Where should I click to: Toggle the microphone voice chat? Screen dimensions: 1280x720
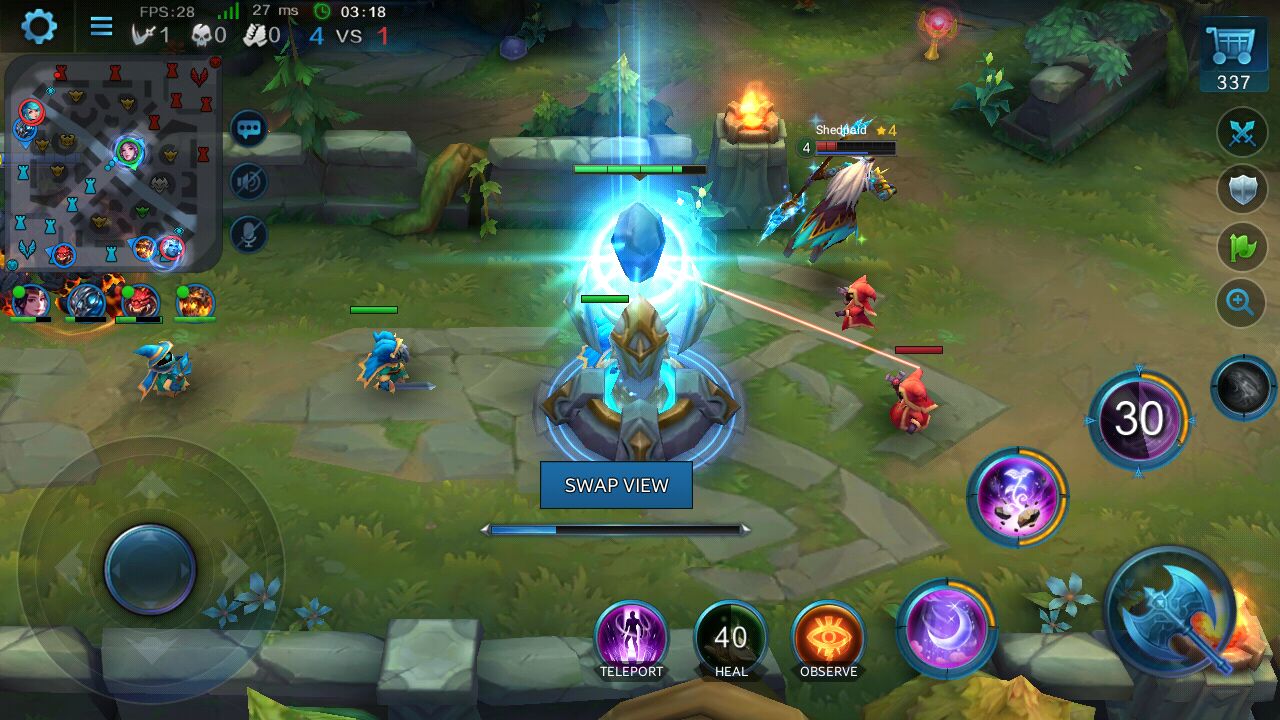pos(249,234)
